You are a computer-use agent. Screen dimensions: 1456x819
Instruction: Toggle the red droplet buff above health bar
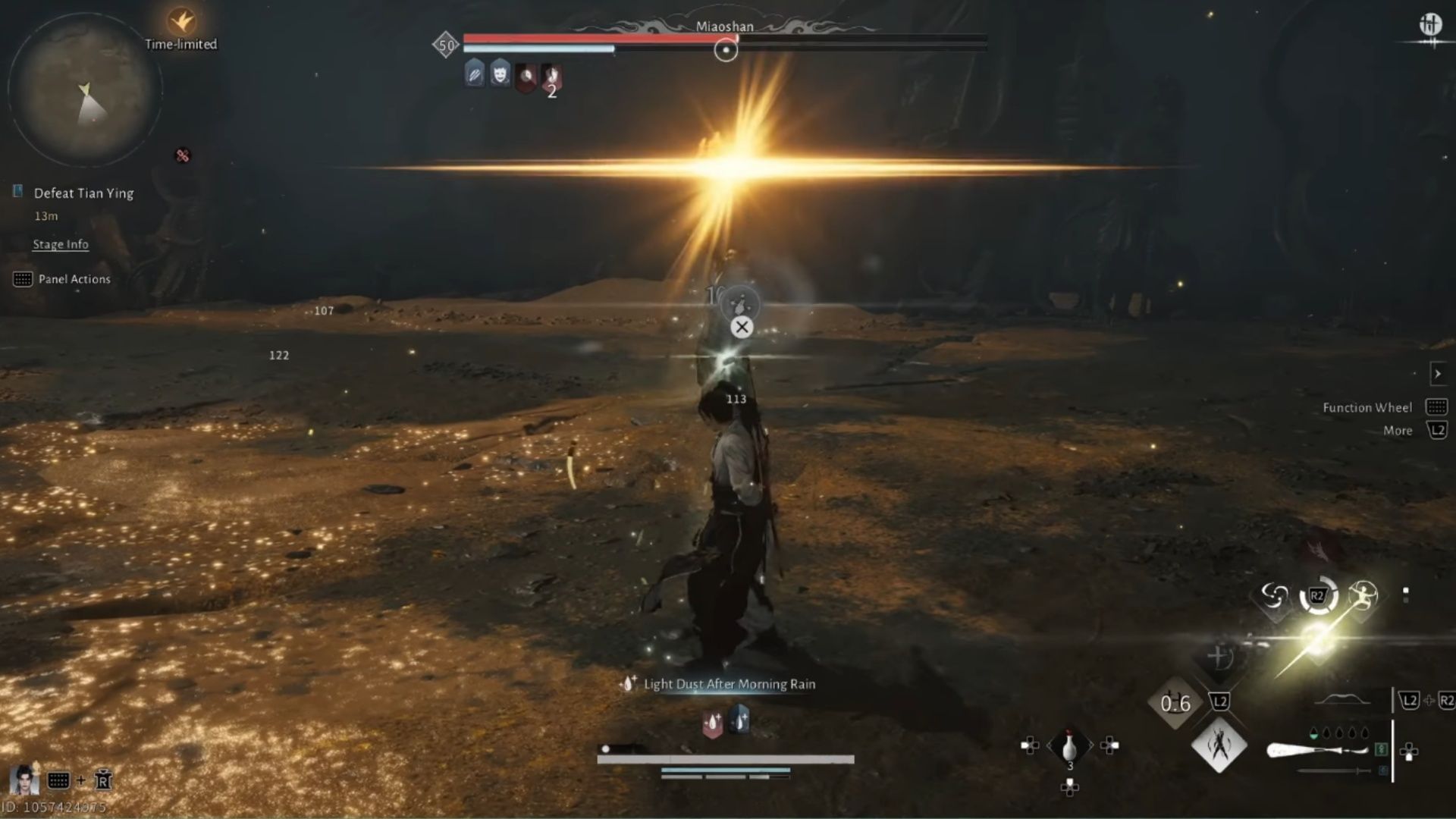point(711,720)
